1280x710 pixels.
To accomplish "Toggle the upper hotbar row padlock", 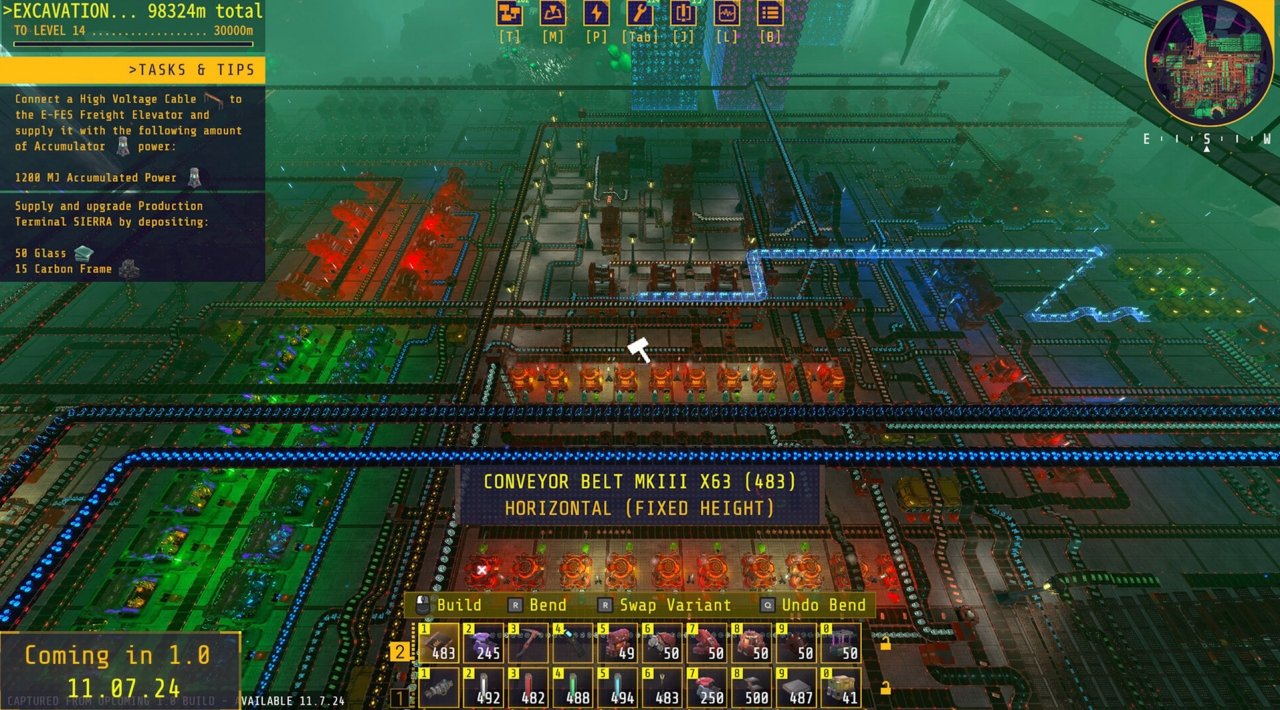I will pos(885,643).
